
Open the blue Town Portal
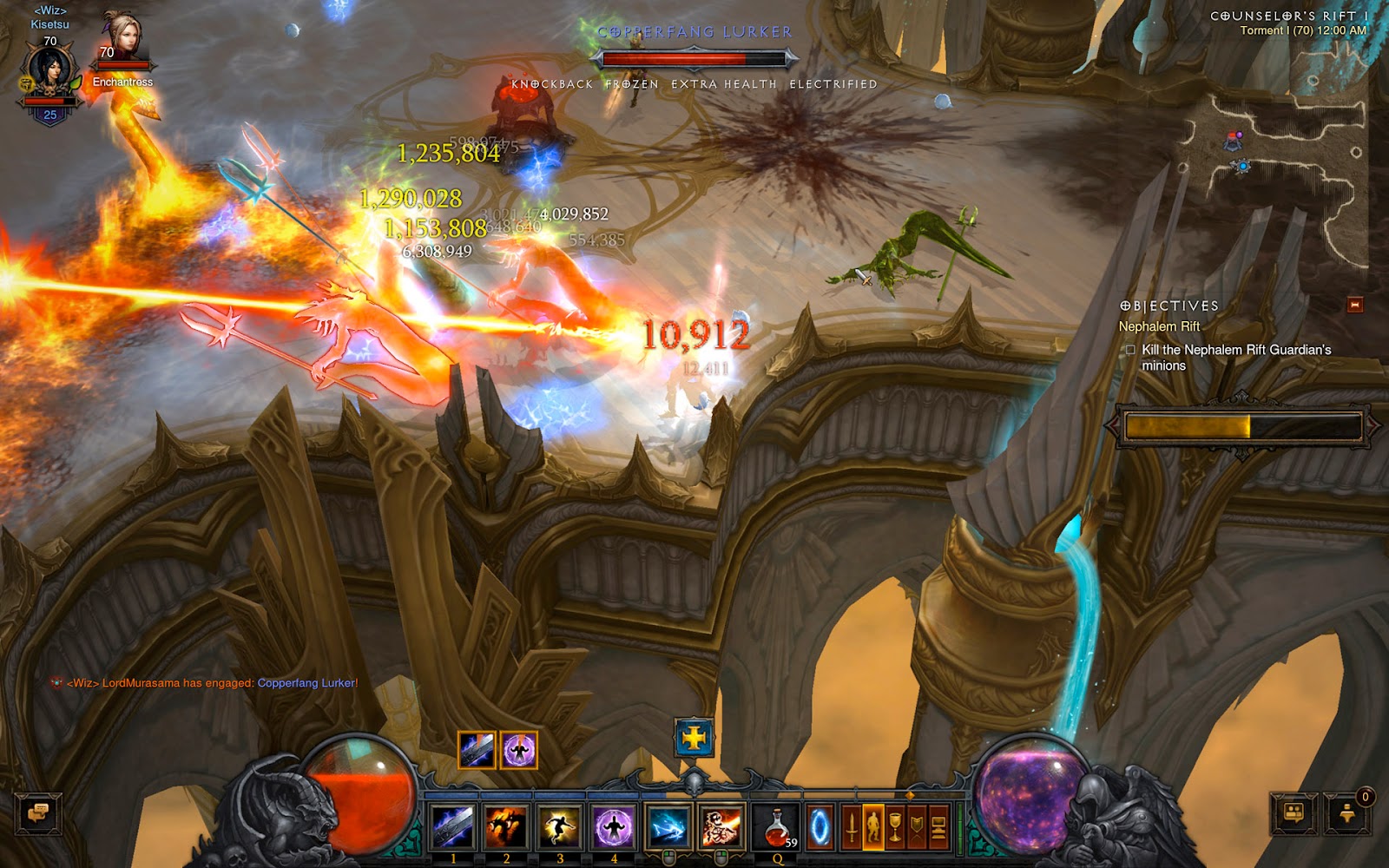[820, 827]
